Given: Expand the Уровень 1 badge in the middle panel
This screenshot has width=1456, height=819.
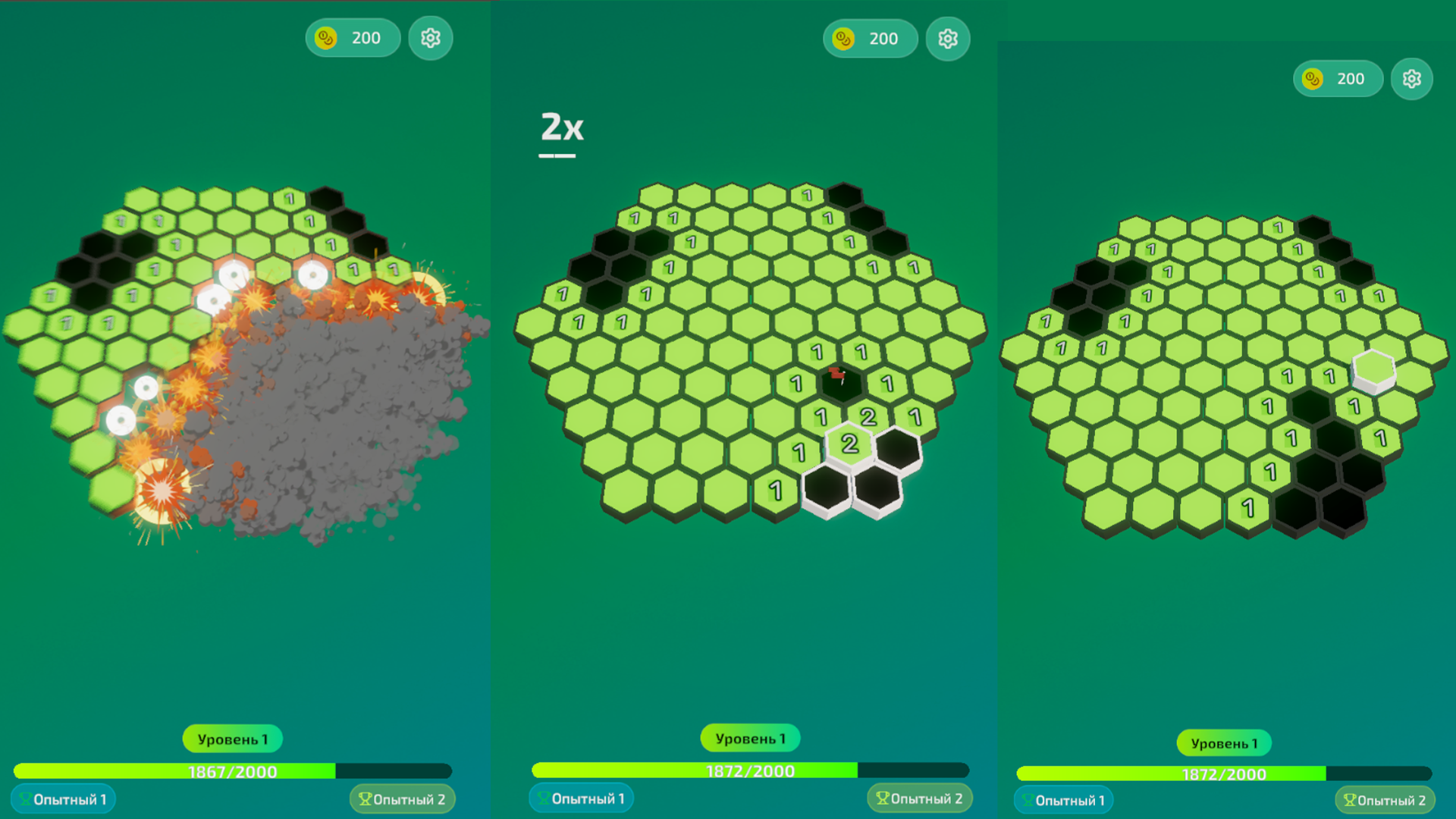Looking at the screenshot, I should pyautogui.click(x=749, y=737).
